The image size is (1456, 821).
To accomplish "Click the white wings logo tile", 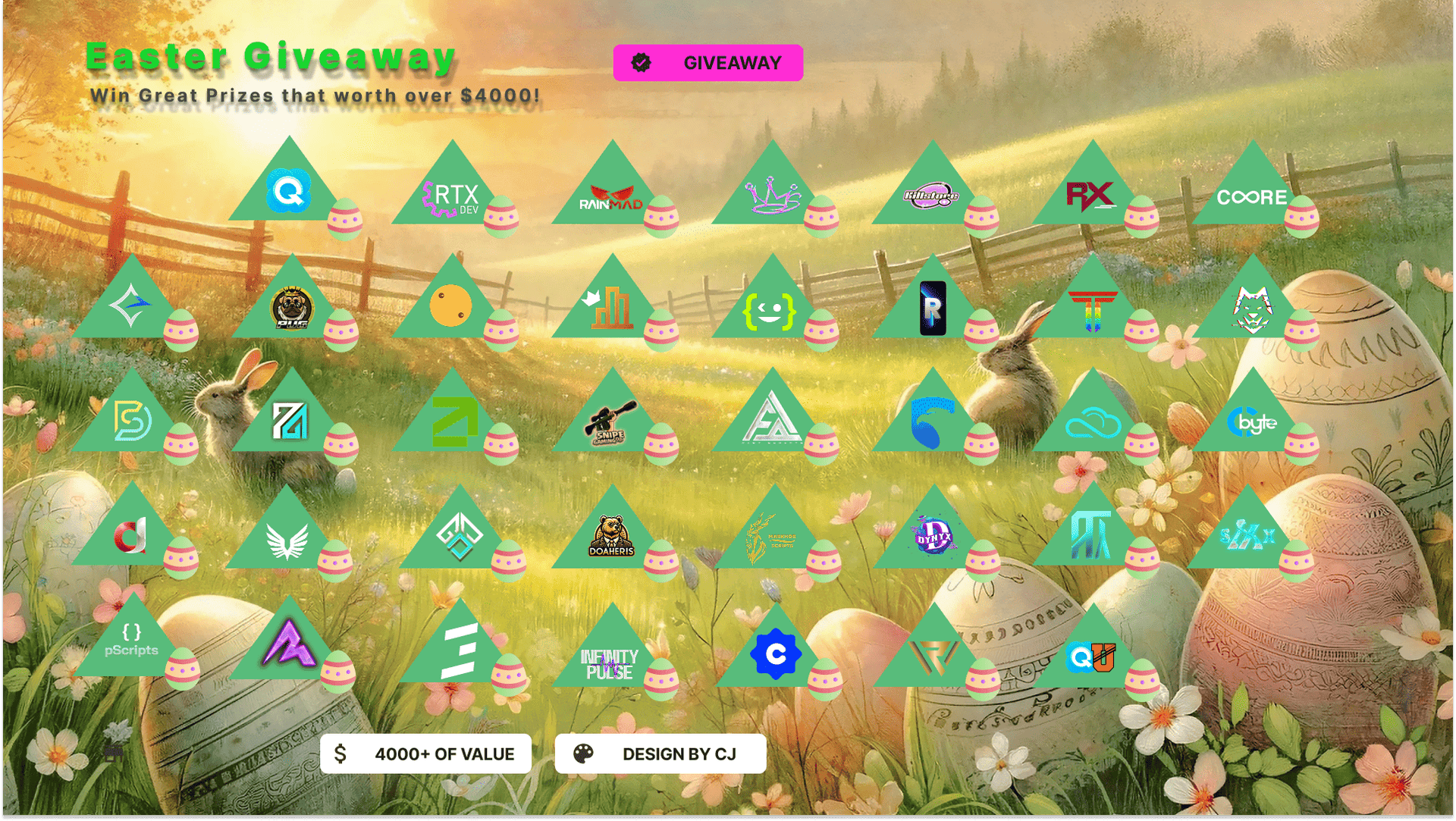I will coord(287,538).
